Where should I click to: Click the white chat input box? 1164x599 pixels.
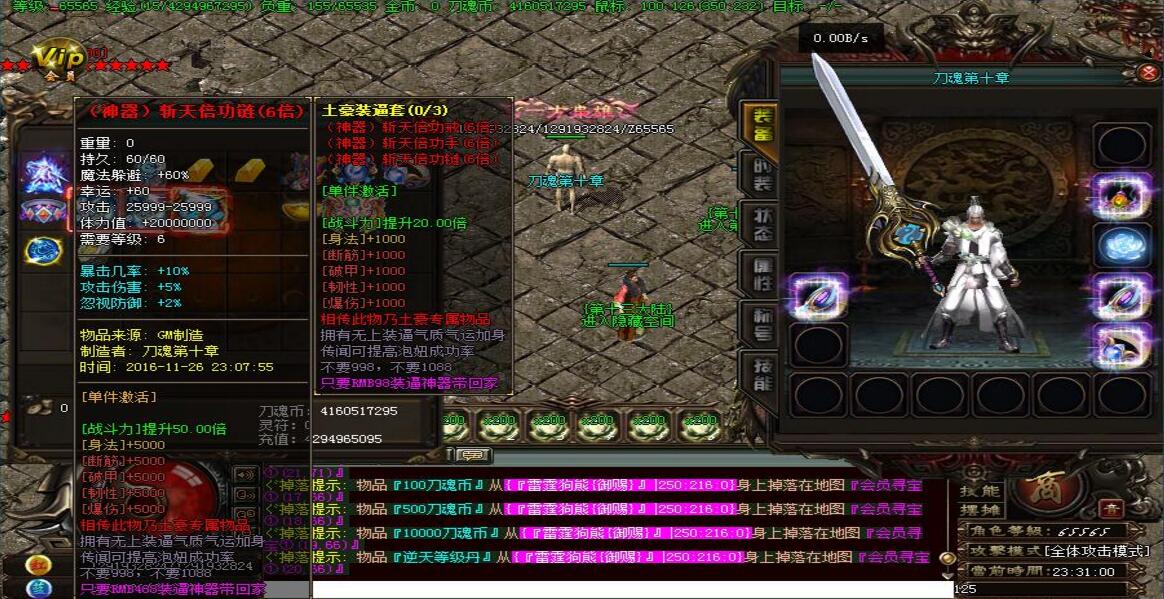(x=630, y=589)
